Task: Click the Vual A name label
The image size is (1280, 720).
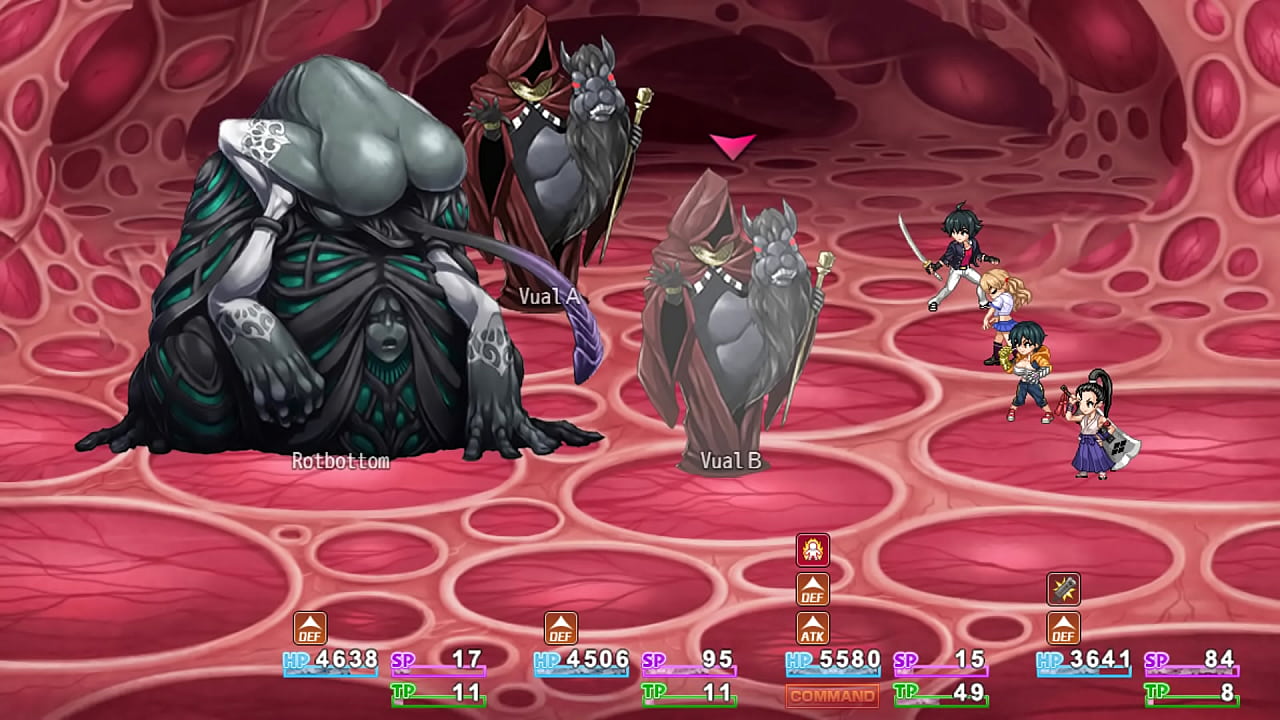Action: coord(552,296)
